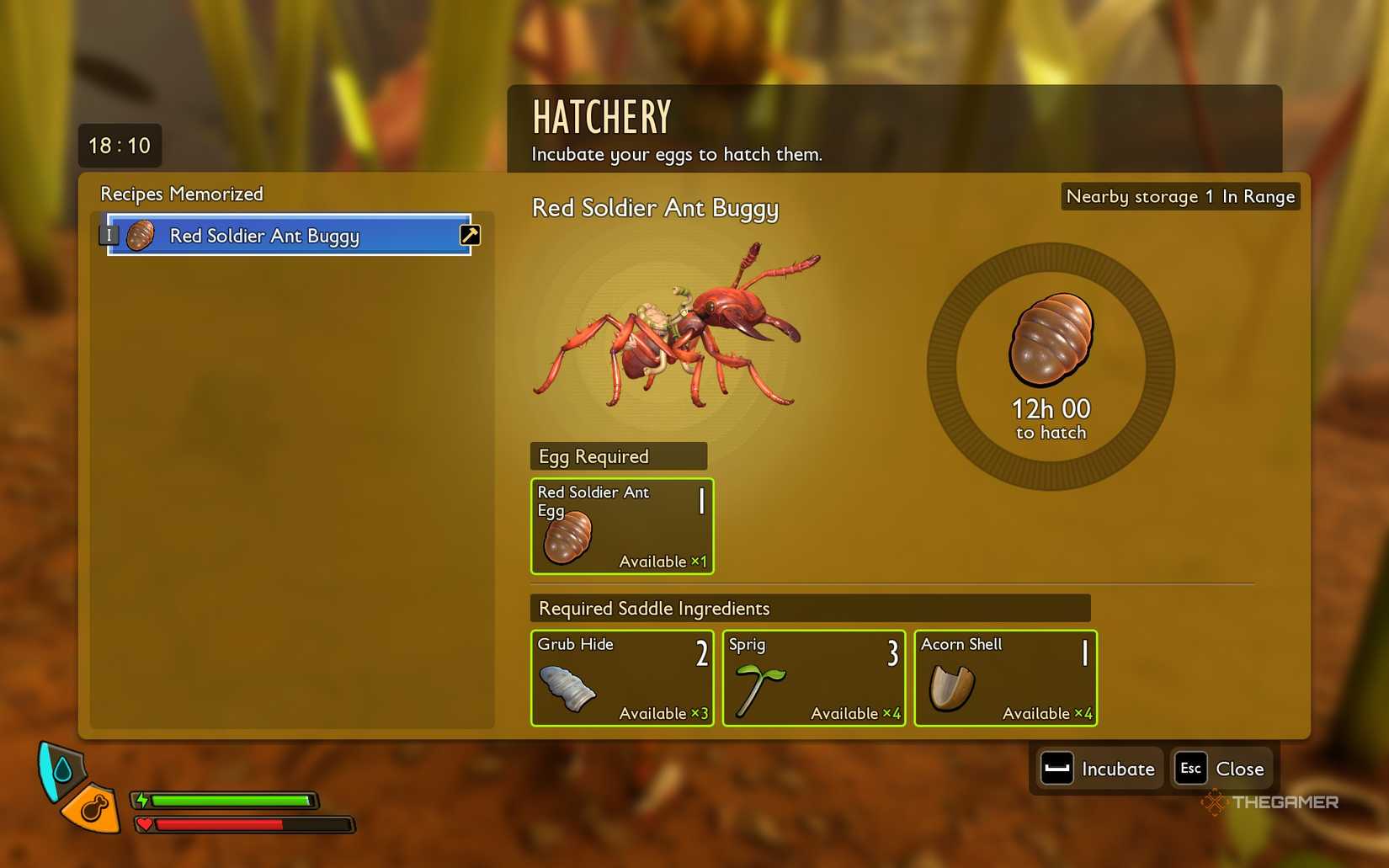Click the TheGamer watermark logo
Viewport: 1389px width, 868px height.
pyautogui.click(x=1267, y=802)
